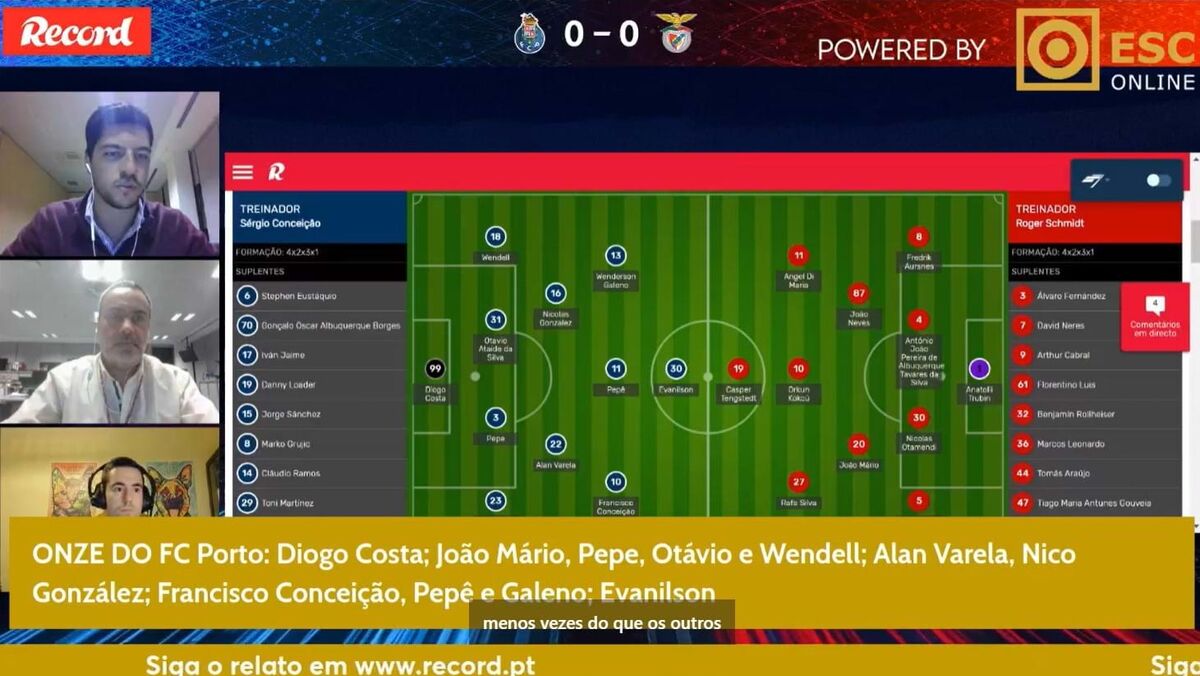
Task: Select goalkeeper Diogo Costa on the pitch
Action: tap(435, 369)
